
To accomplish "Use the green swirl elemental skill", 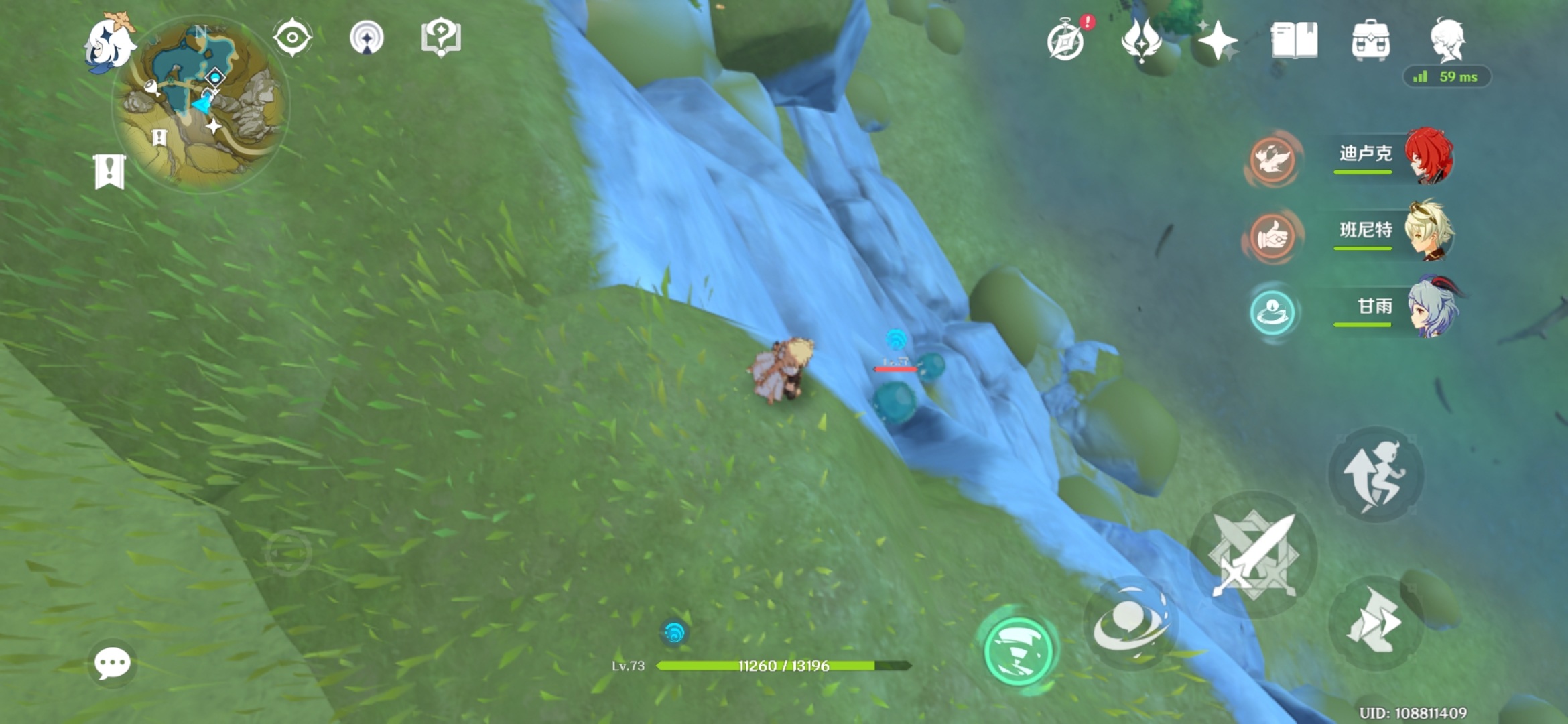I will point(1018,650).
